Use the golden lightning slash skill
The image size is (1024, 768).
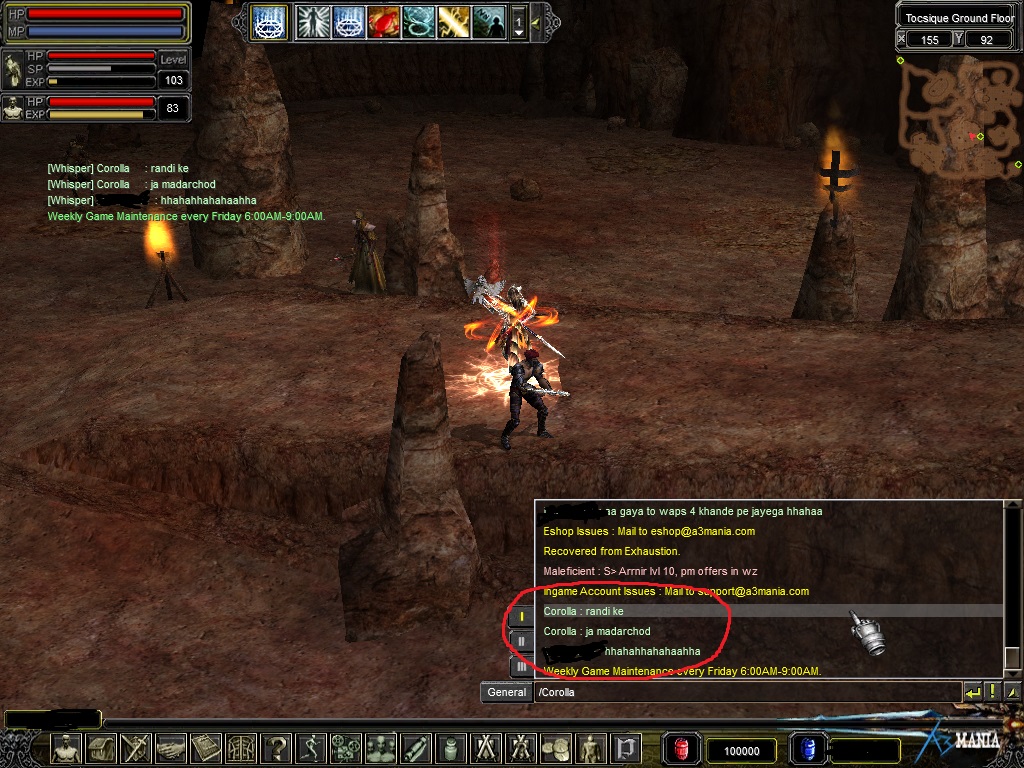coord(453,22)
